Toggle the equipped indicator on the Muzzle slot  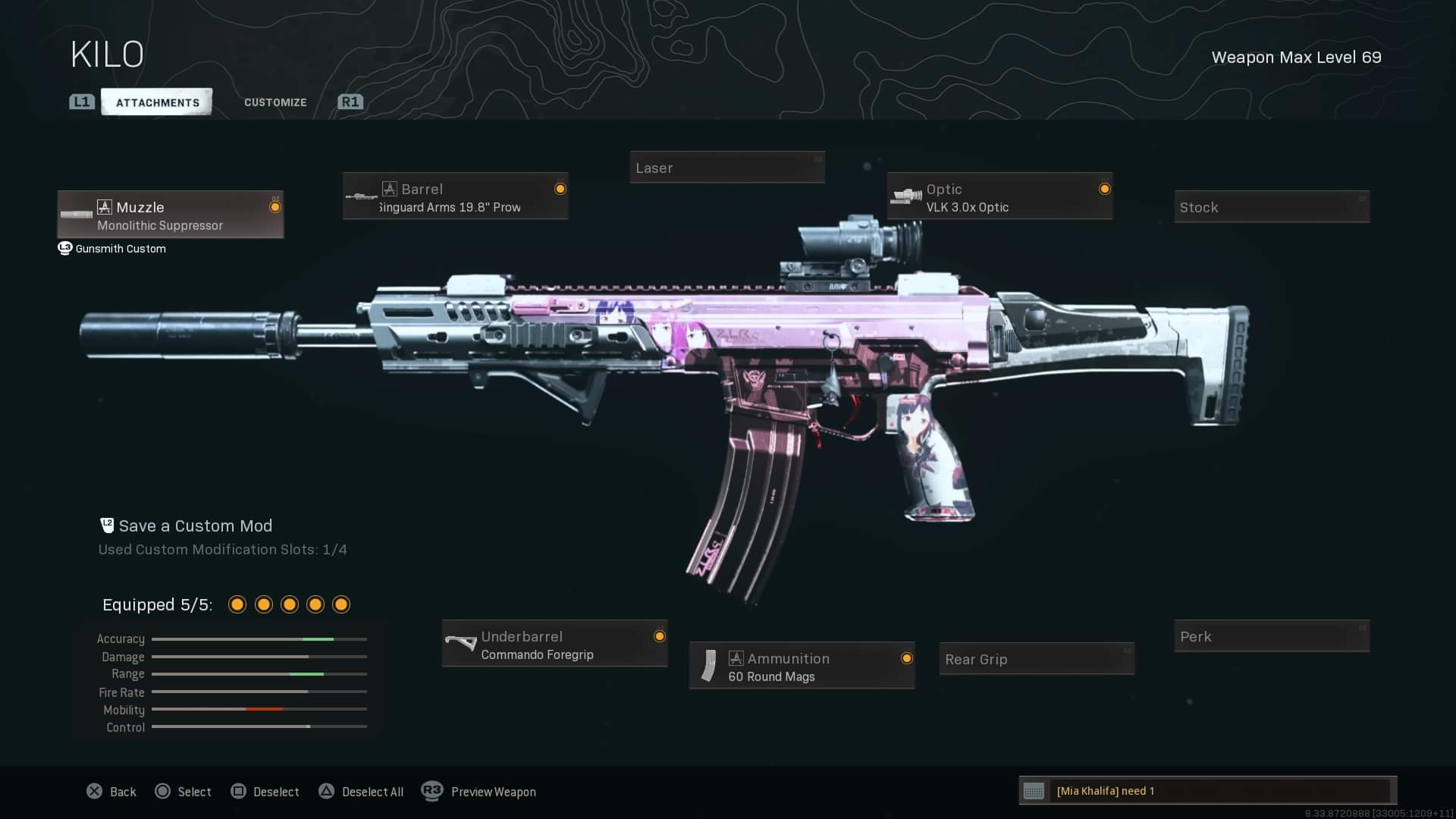click(275, 206)
